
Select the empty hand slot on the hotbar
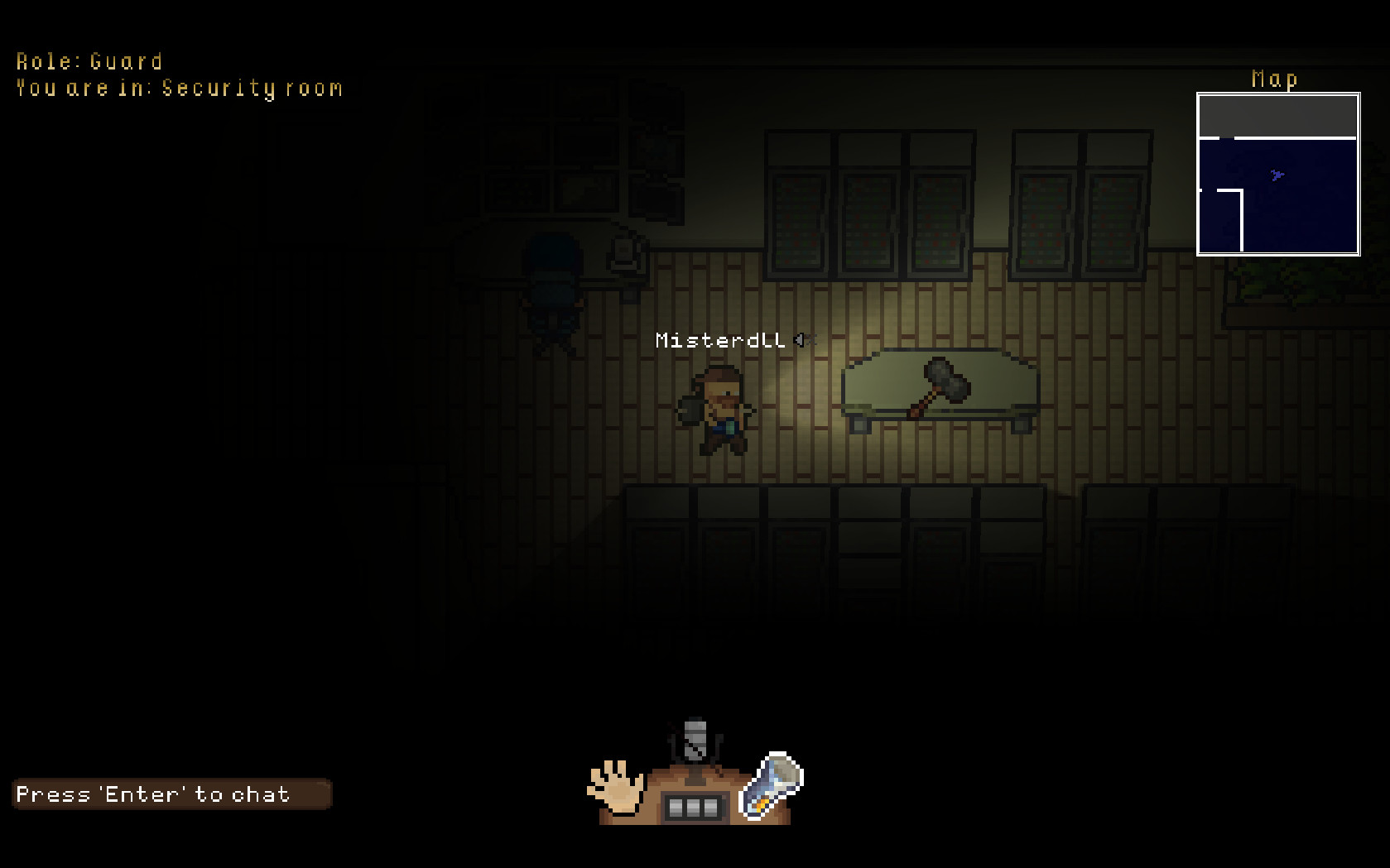(x=616, y=790)
